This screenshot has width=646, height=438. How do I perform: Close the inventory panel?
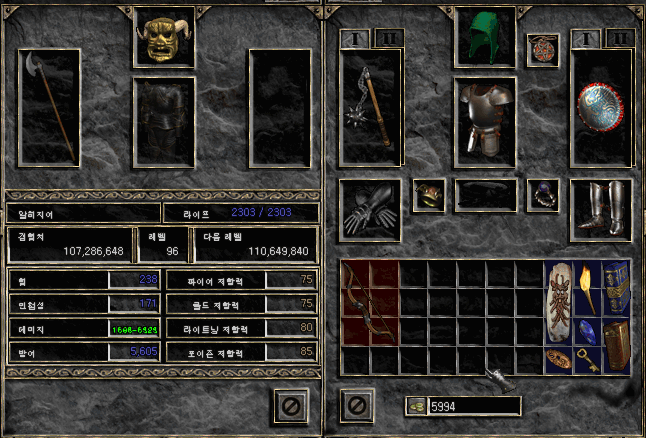(x=357, y=406)
